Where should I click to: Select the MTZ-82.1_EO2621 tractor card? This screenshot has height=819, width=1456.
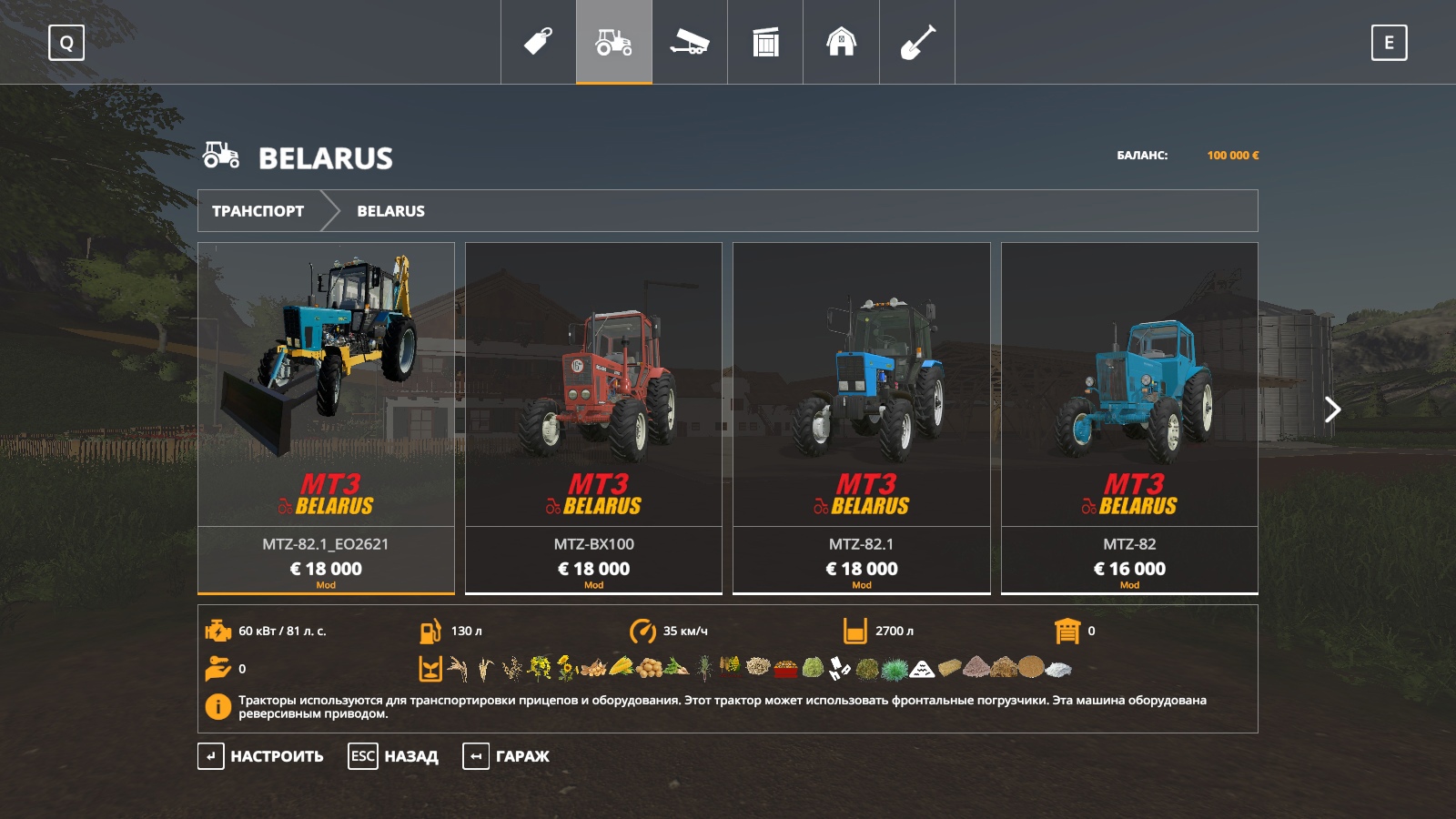[326, 418]
